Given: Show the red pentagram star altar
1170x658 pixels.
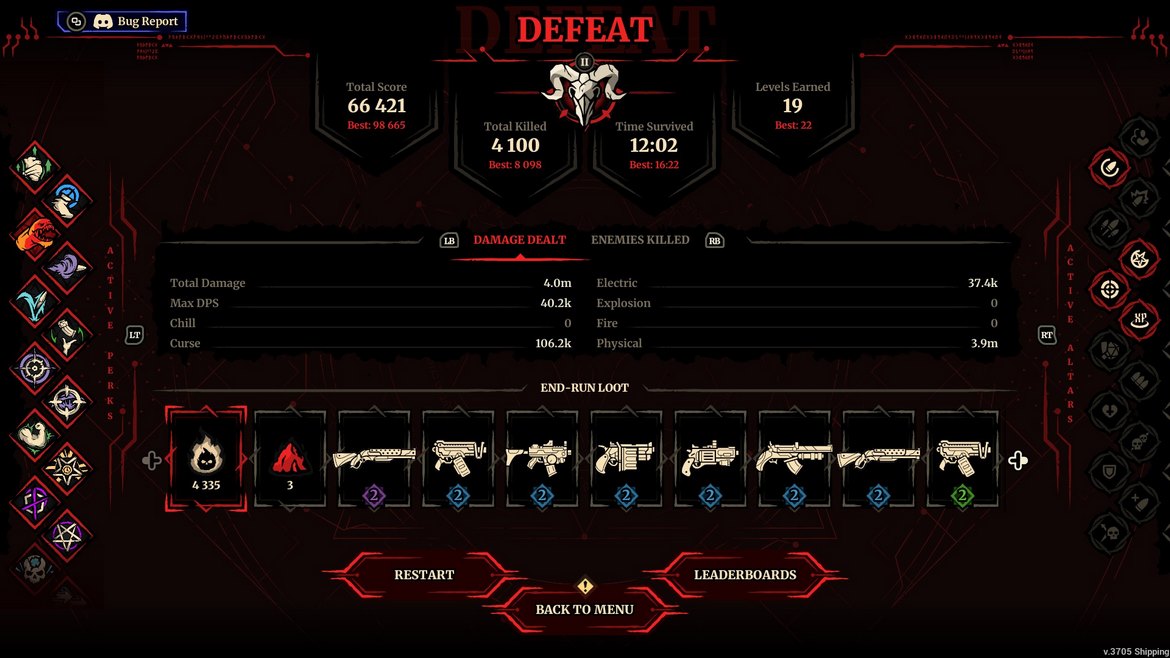Looking at the screenshot, I should pos(1138,259).
